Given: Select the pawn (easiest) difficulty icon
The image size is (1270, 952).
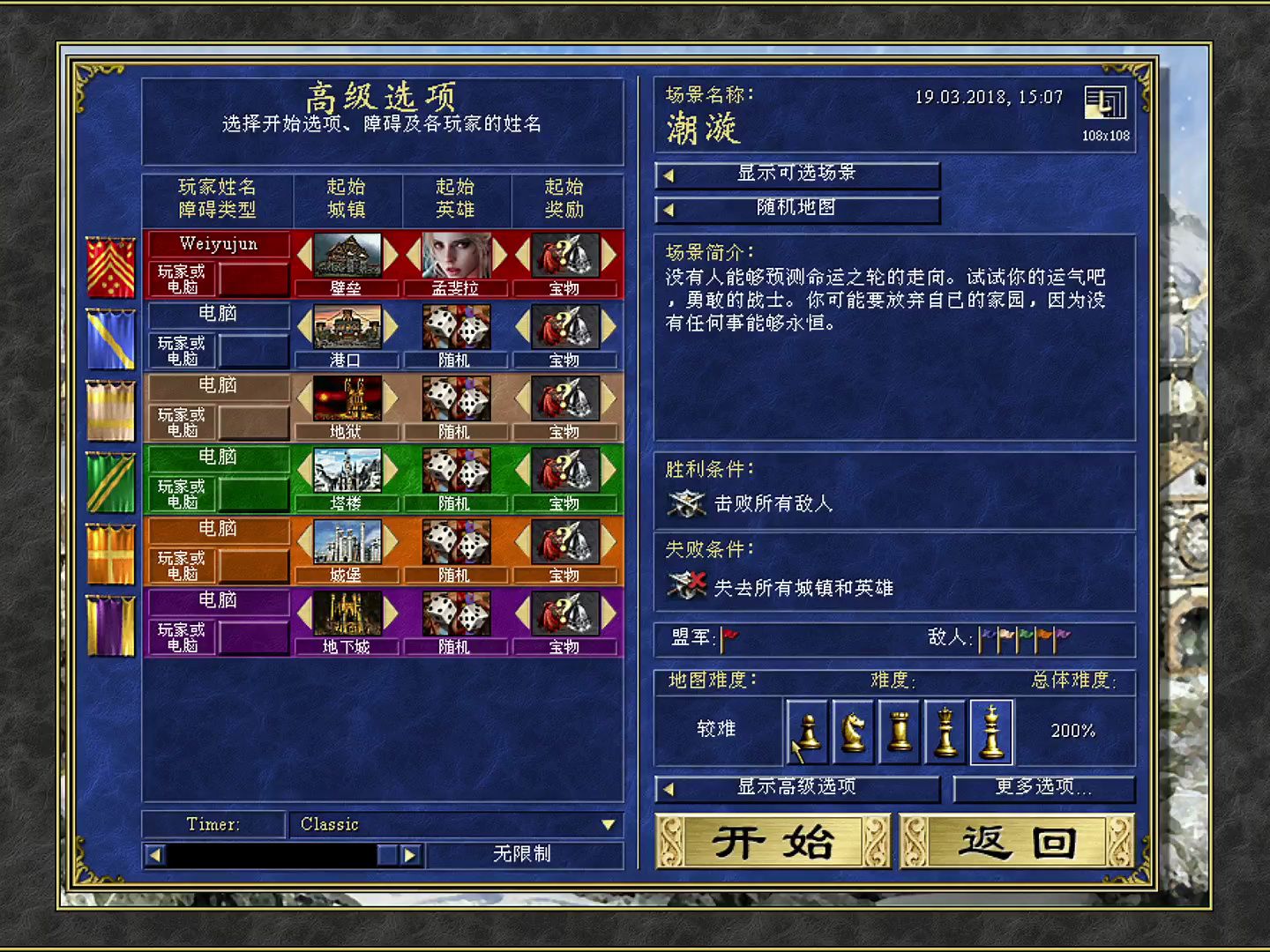Looking at the screenshot, I should coord(806,731).
